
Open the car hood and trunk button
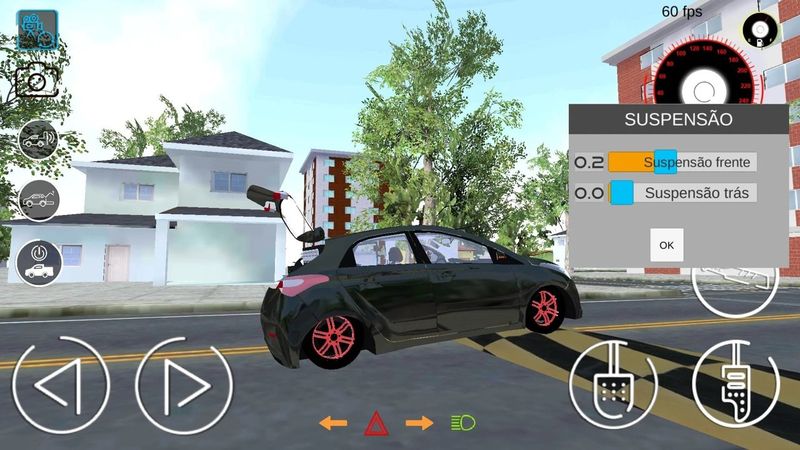coord(39,200)
